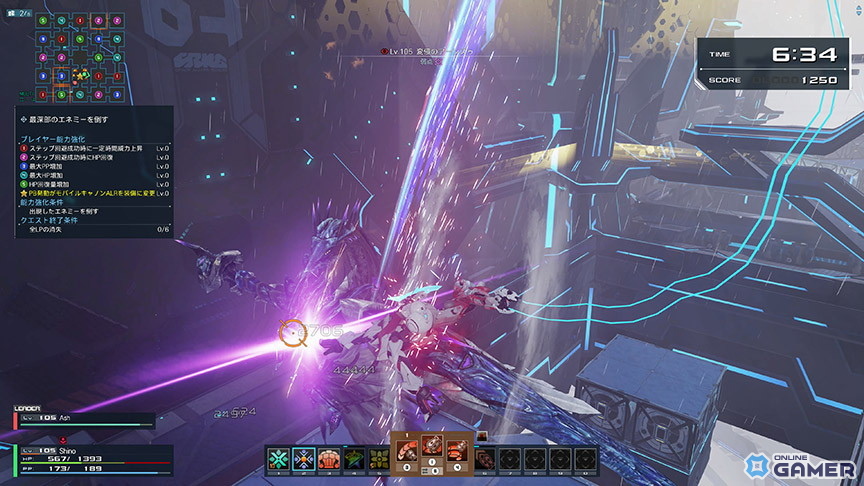864x486 pixels.
Task: Choose the right item in weapon palette
Action: coord(457,451)
